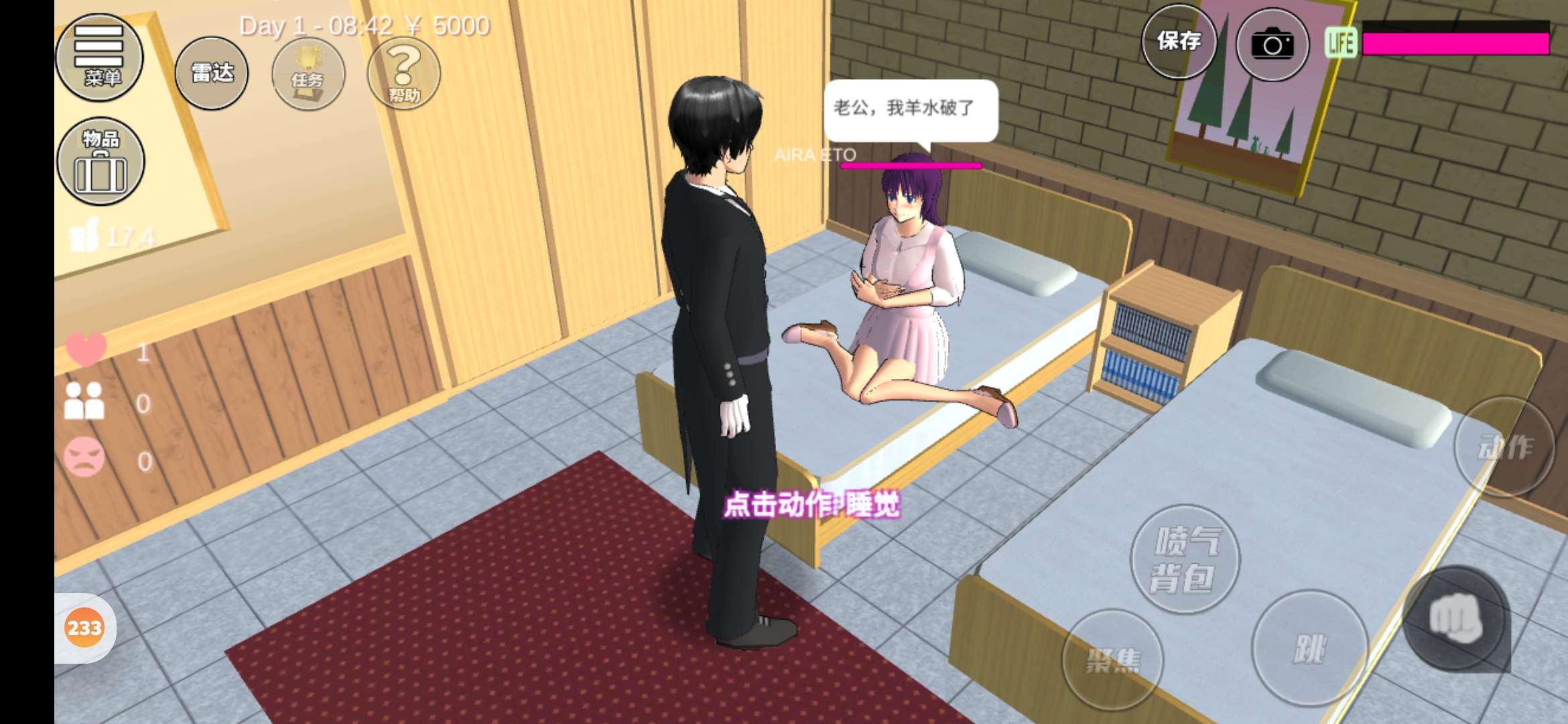Tap the 跳 jump button
Viewport: 1568px width, 724px height.
tap(1309, 648)
